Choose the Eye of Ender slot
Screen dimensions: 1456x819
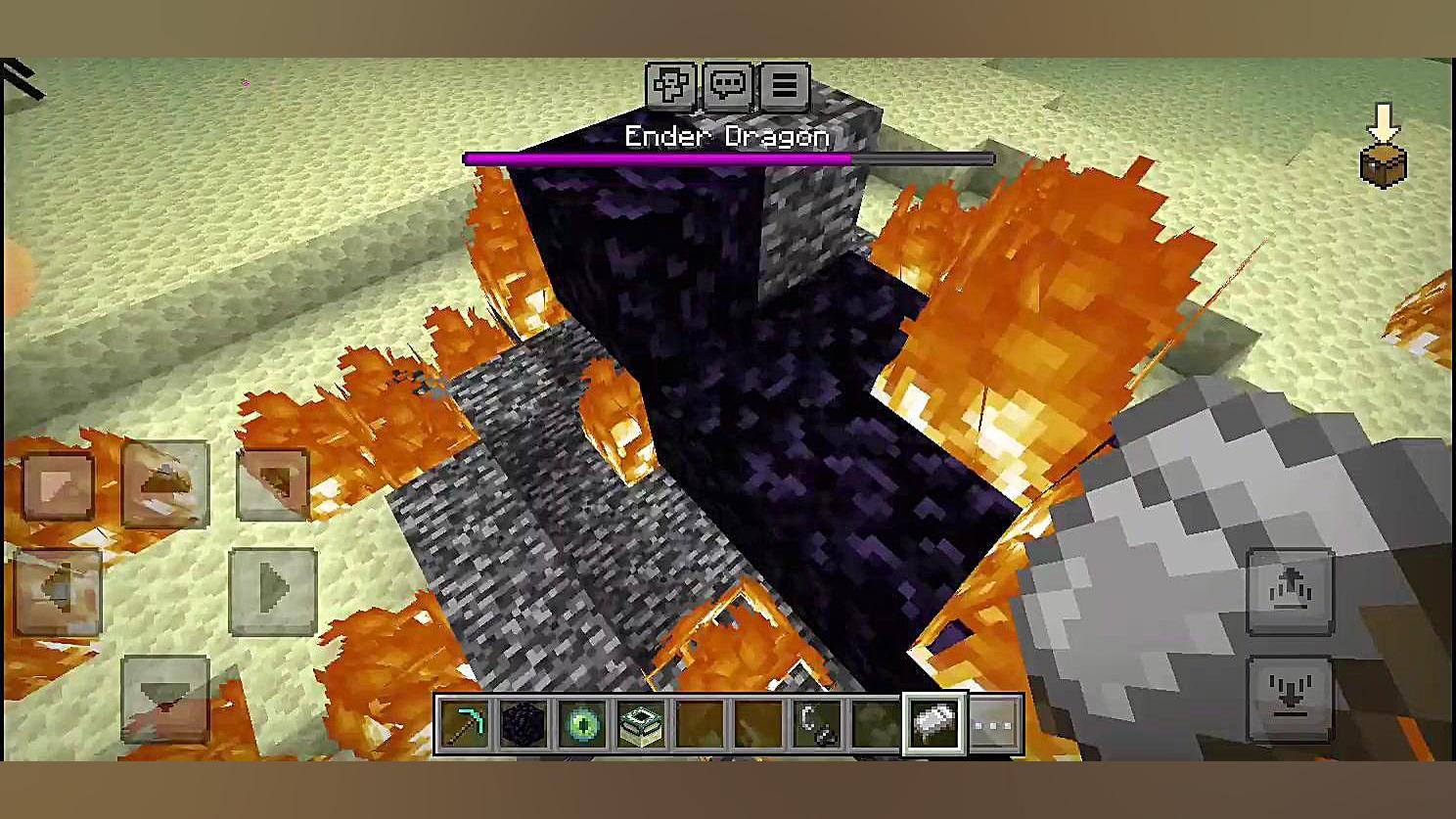click(x=583, y=725)
